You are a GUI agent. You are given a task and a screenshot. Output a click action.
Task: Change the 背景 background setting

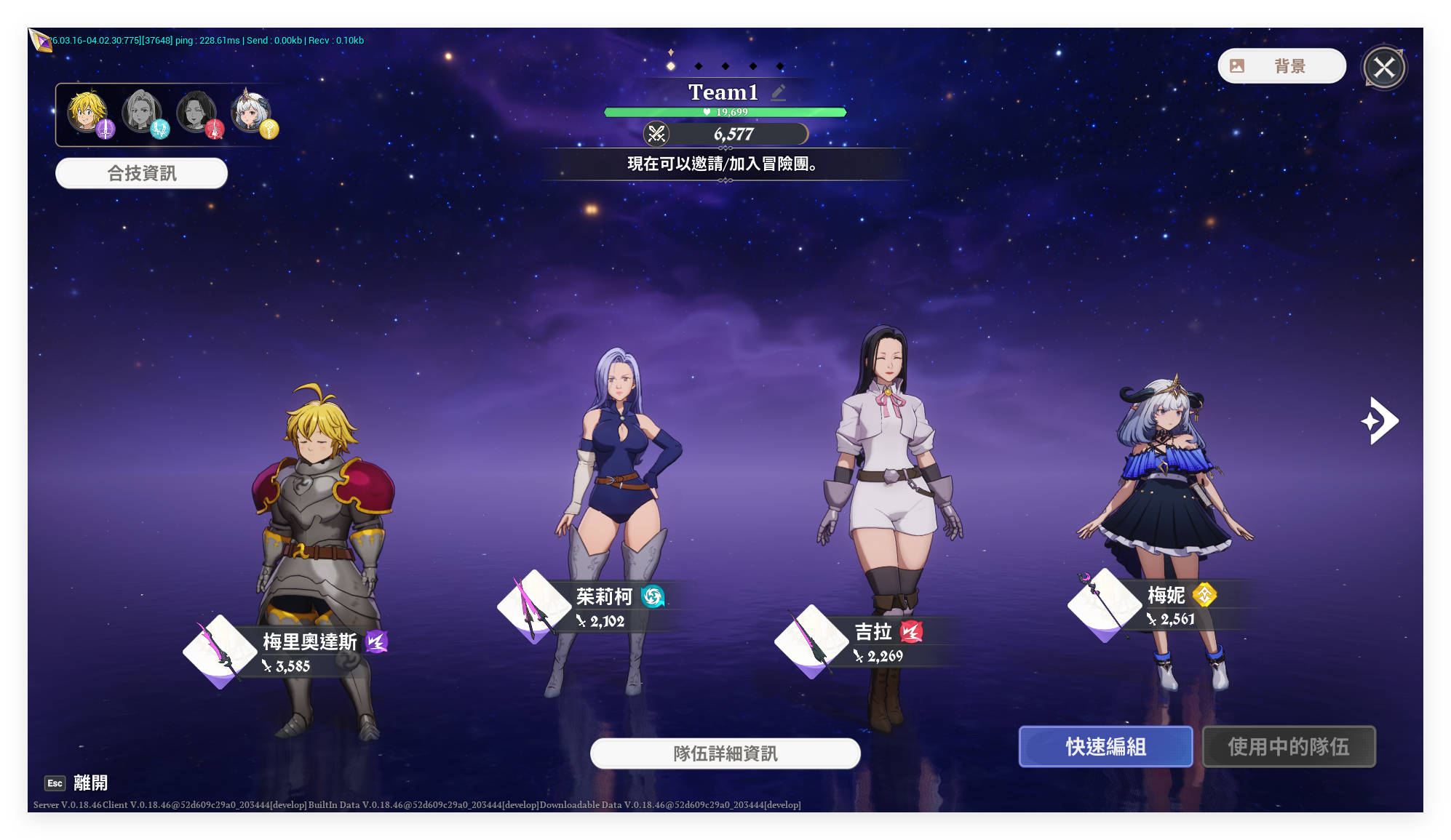[x=1281, y=66]
